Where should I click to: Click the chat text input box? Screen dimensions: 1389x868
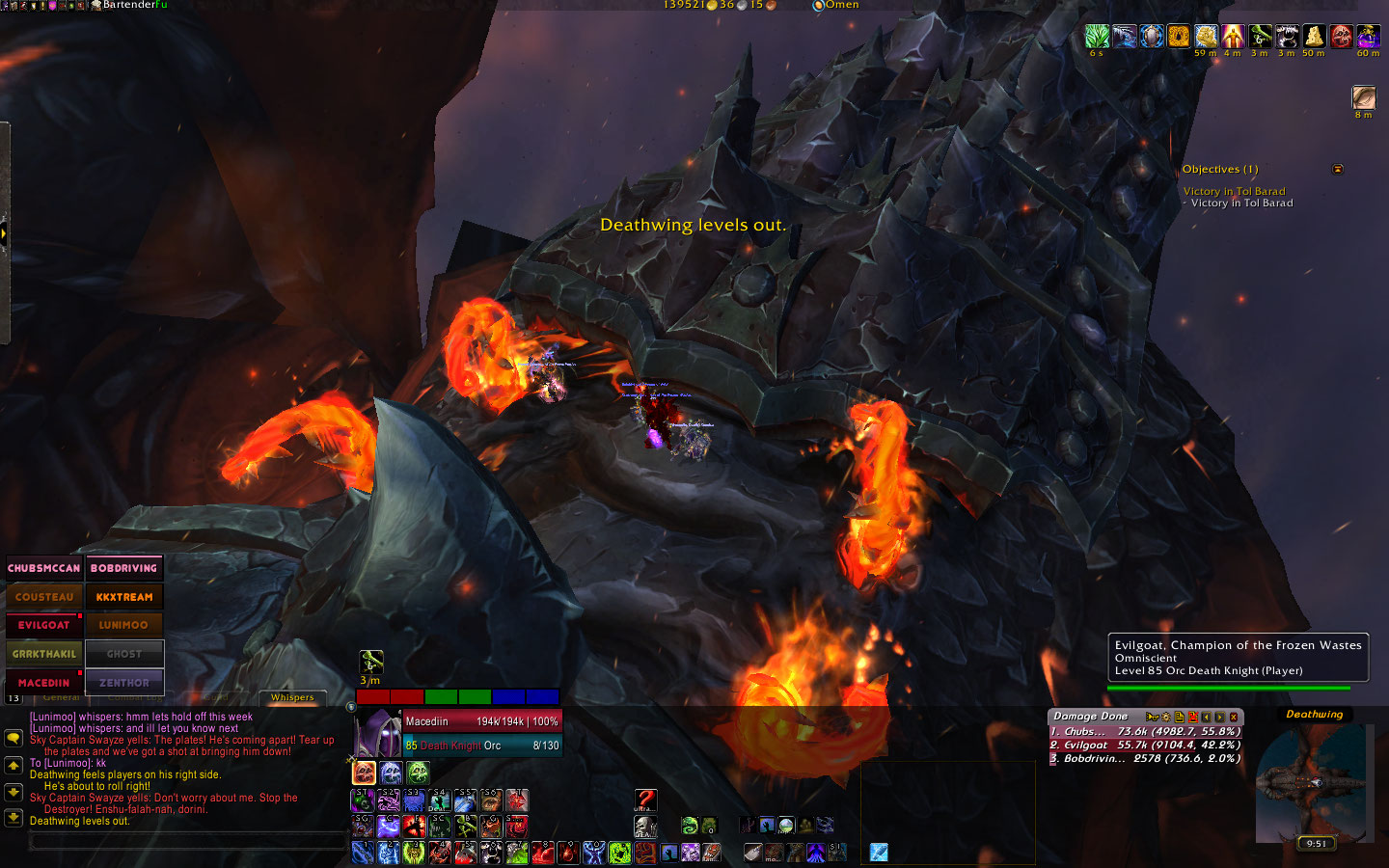click(188, 841)
